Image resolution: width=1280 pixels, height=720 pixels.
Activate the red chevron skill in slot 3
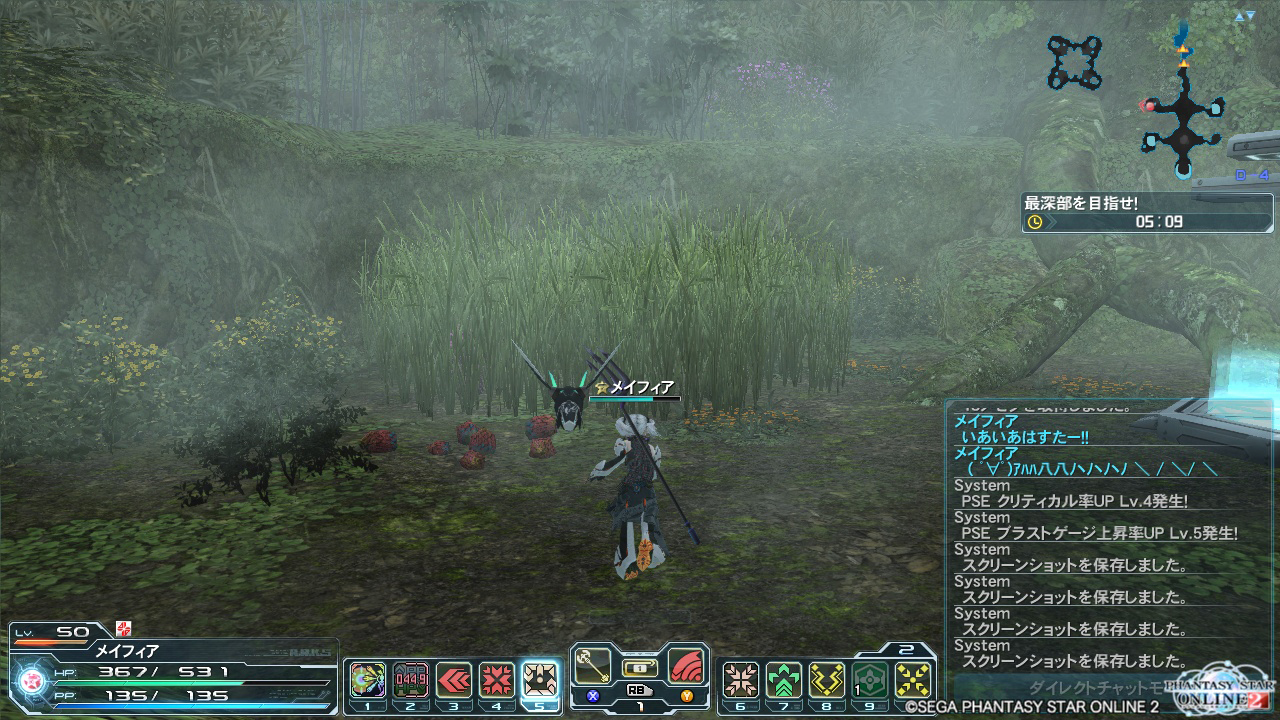(454, 681)
